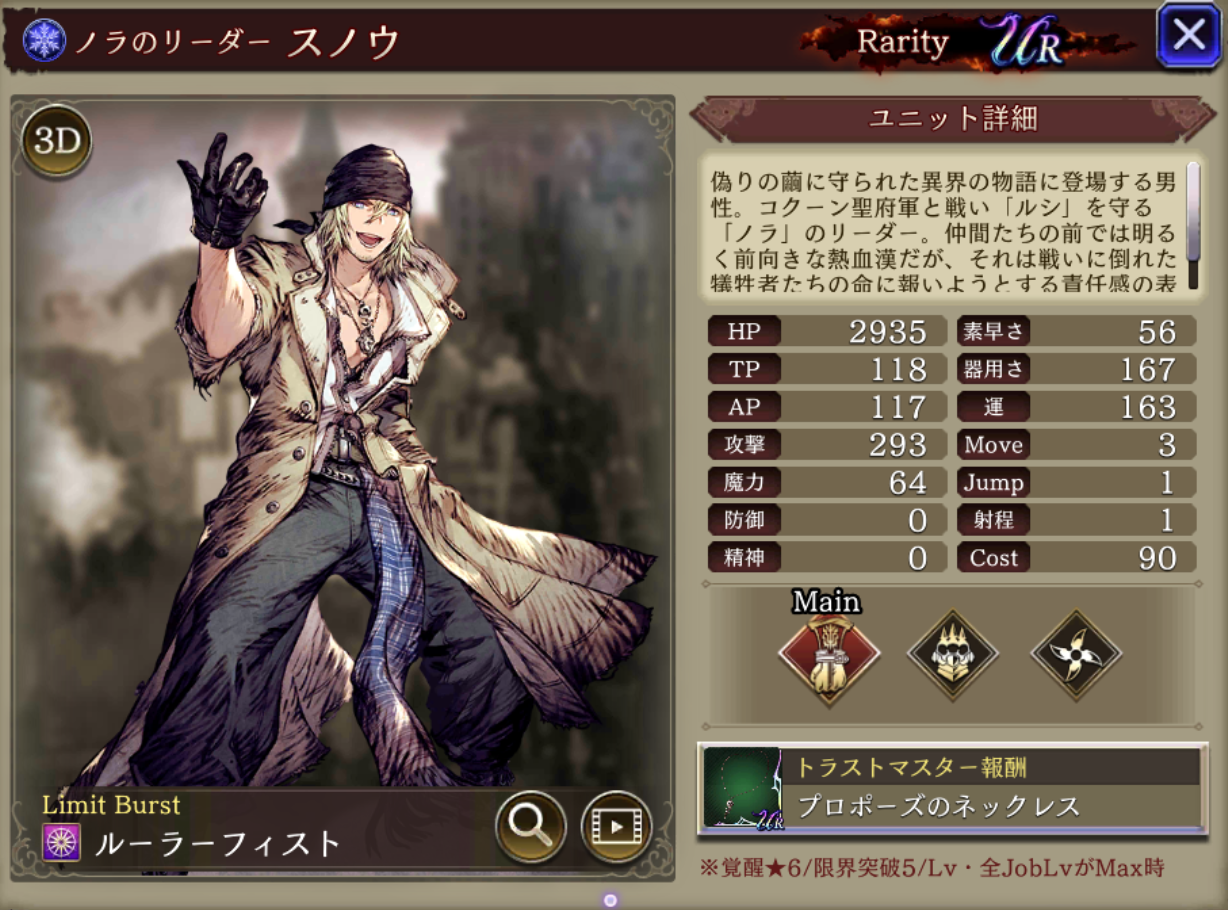Open the Trust Master reward panel
This screenshot has width=1228, height=910.
[x=951, y=789]
